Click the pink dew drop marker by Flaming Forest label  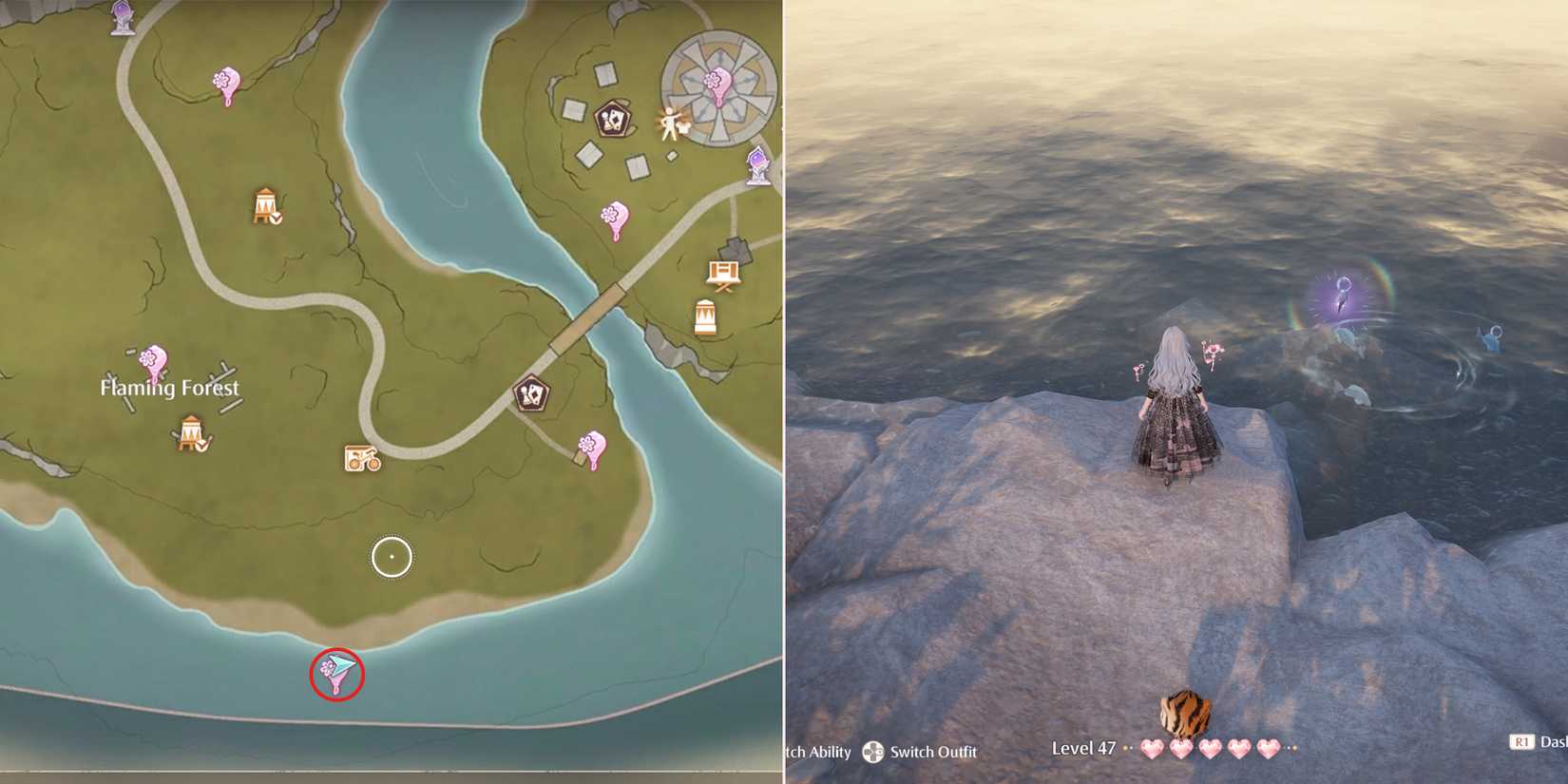pyautogui.click(x=154, y=359)
